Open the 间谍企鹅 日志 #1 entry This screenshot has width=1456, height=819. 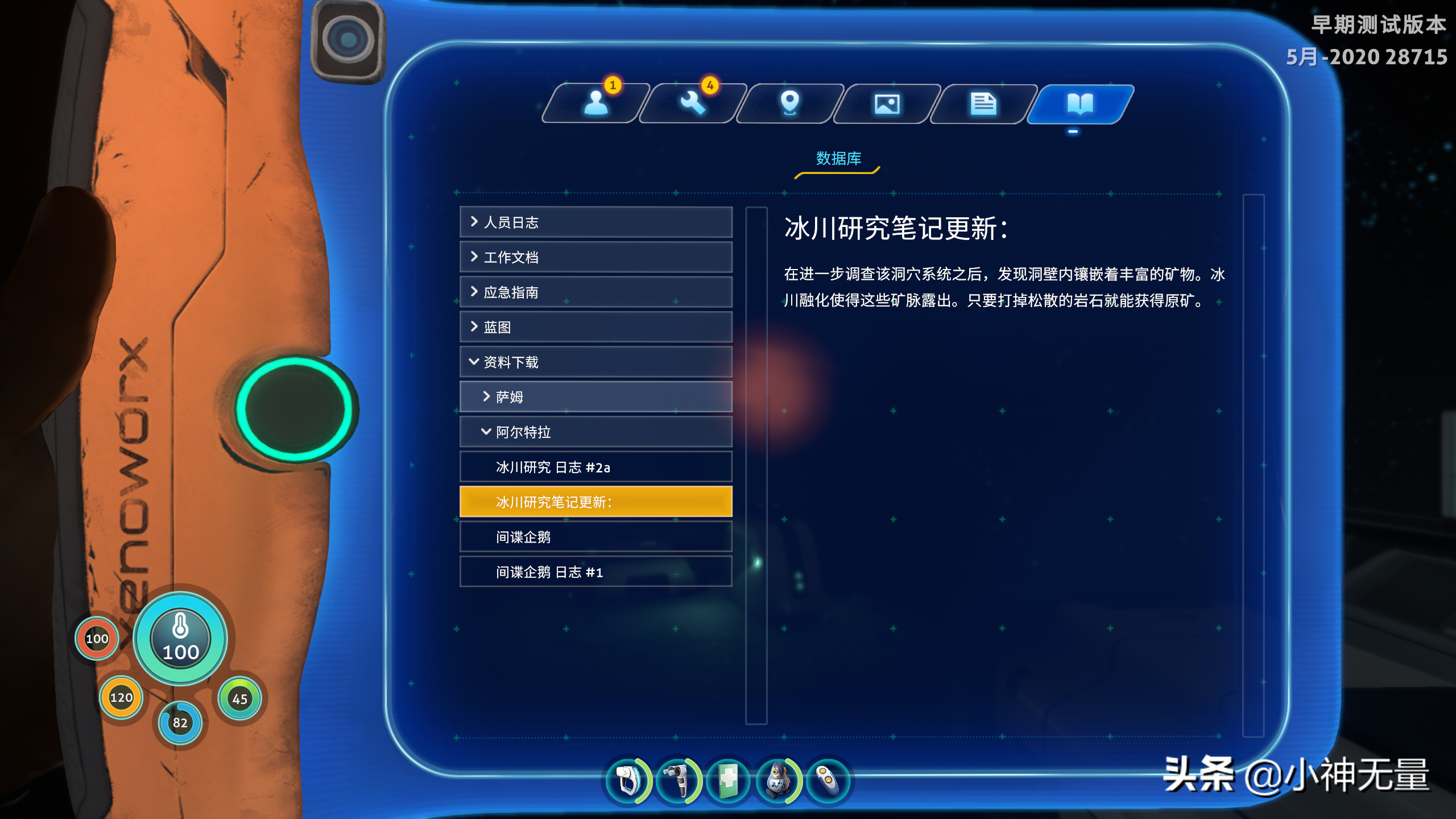(595, 572)
